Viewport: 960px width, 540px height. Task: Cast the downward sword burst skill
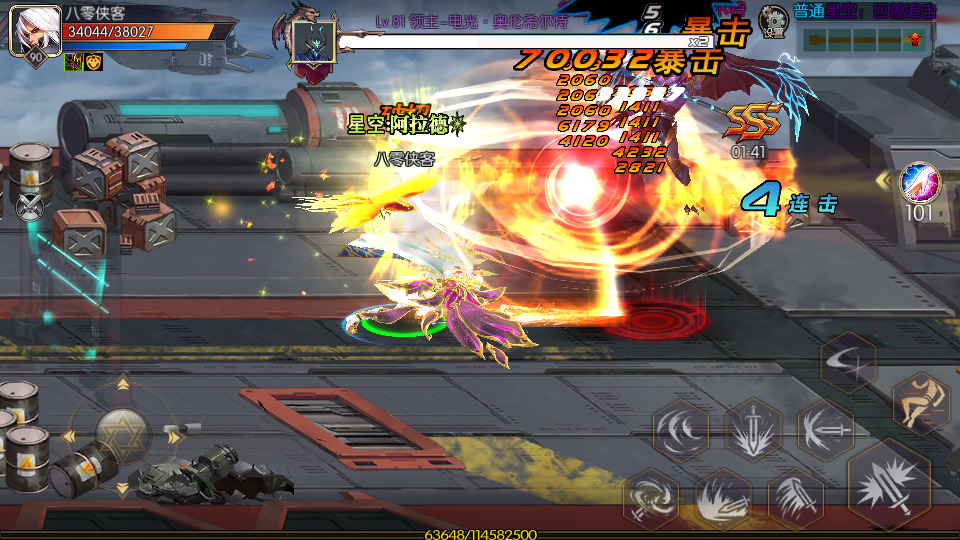point(753,430)
